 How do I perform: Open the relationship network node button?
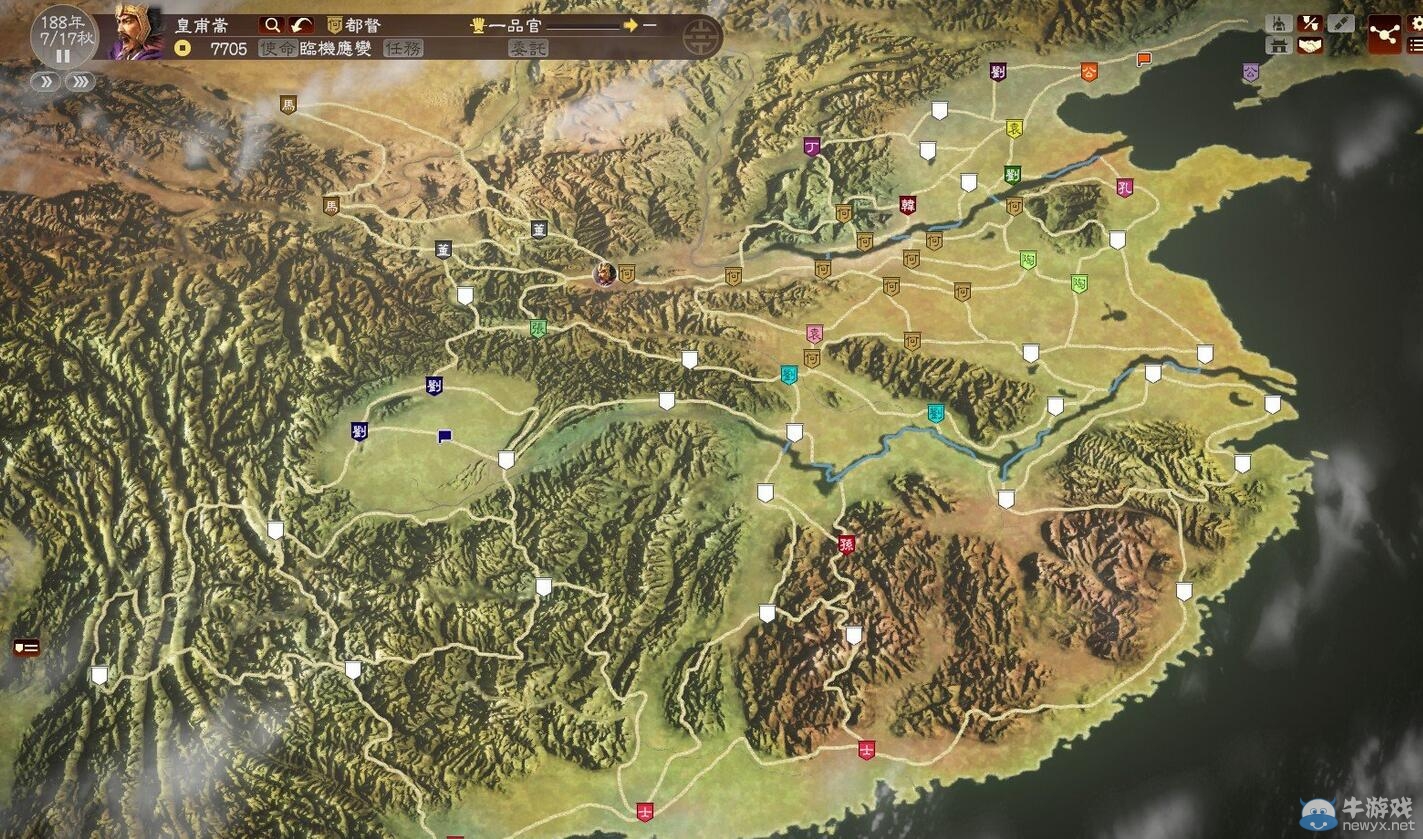click(1384, 35)
